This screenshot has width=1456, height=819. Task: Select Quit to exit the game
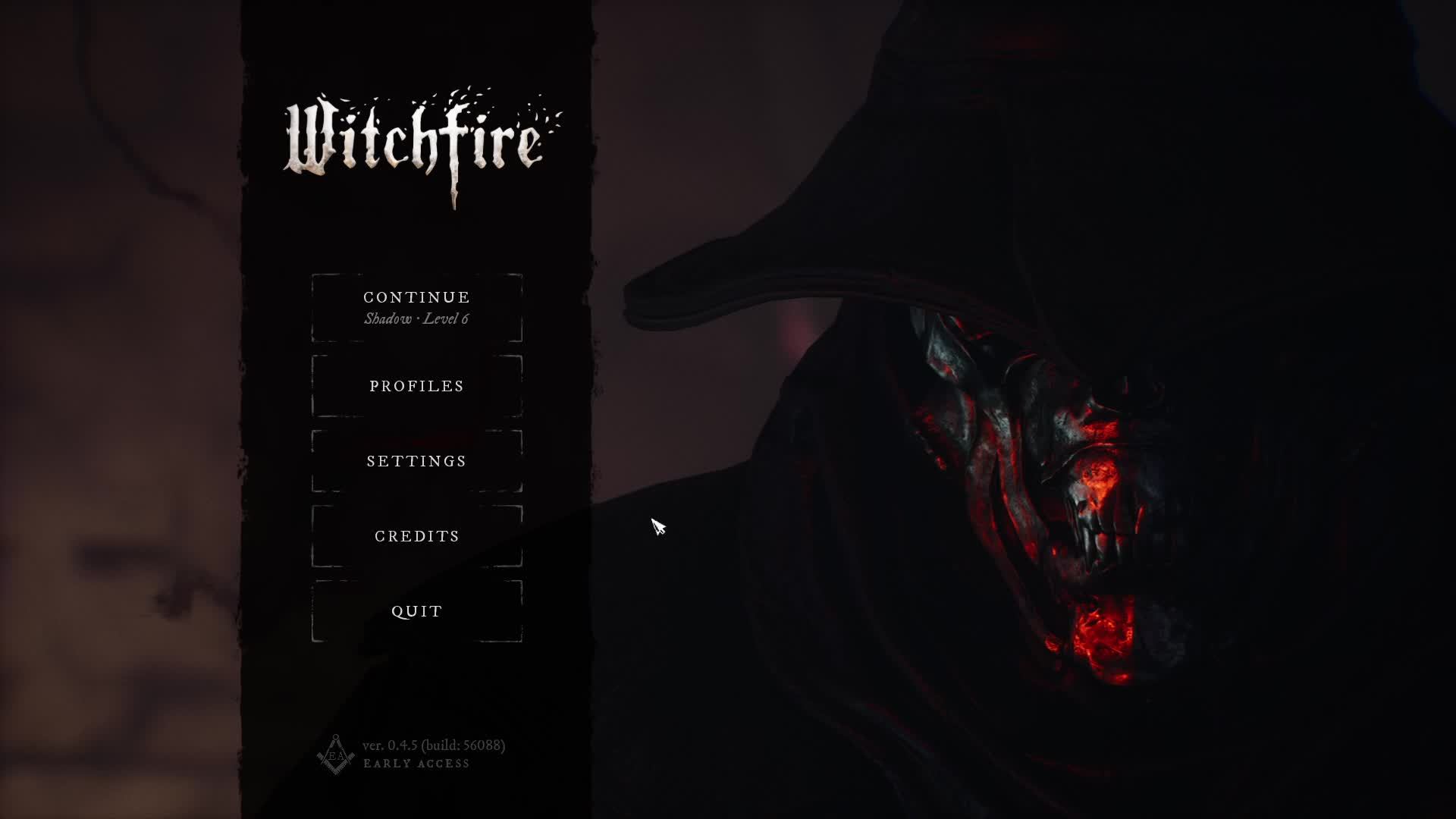point(416,610)
